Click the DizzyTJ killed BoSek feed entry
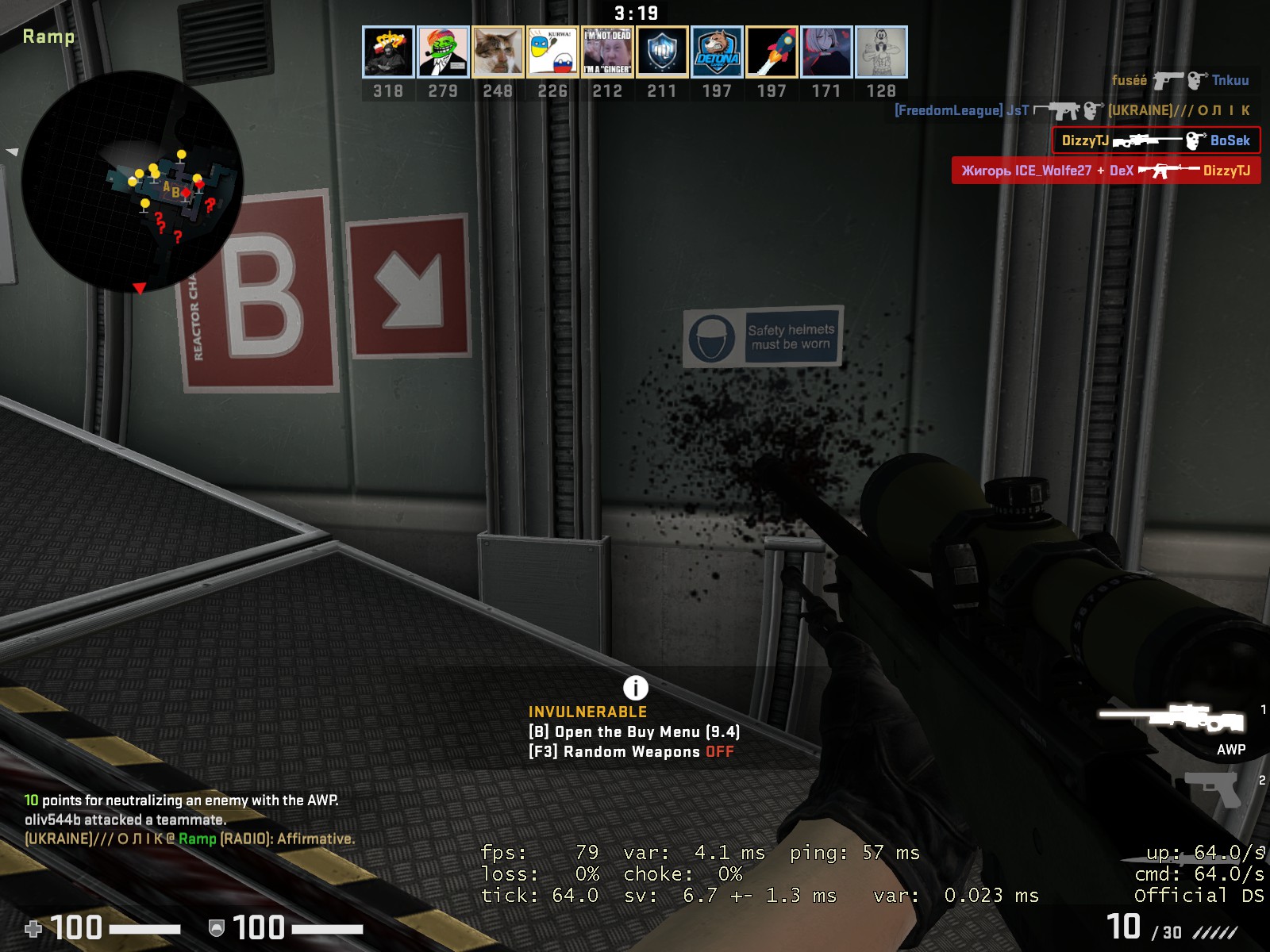This screenshot has width=1270, height=952. click(x=1156, y=140)
